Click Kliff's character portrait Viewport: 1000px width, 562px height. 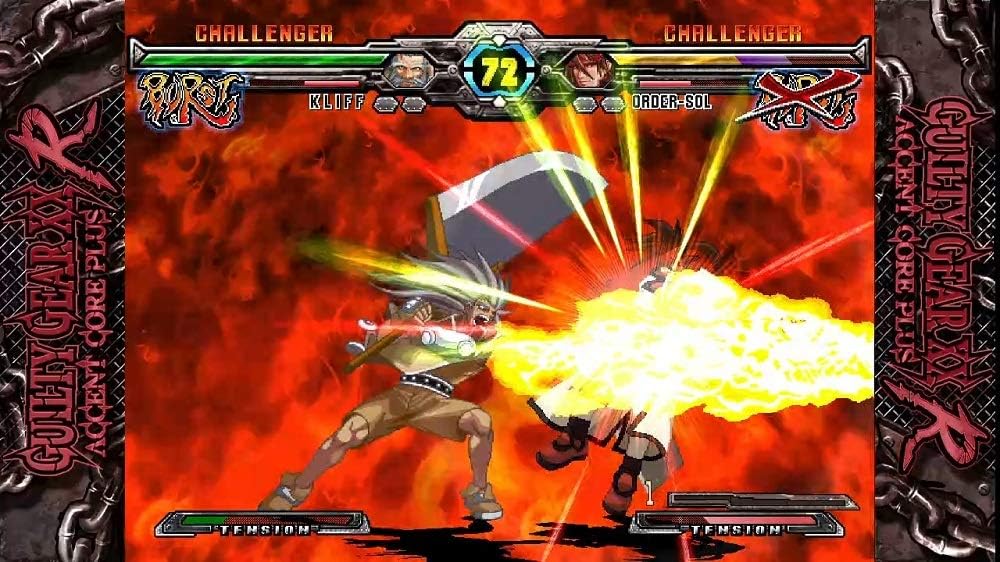click(x=407, y=70)
